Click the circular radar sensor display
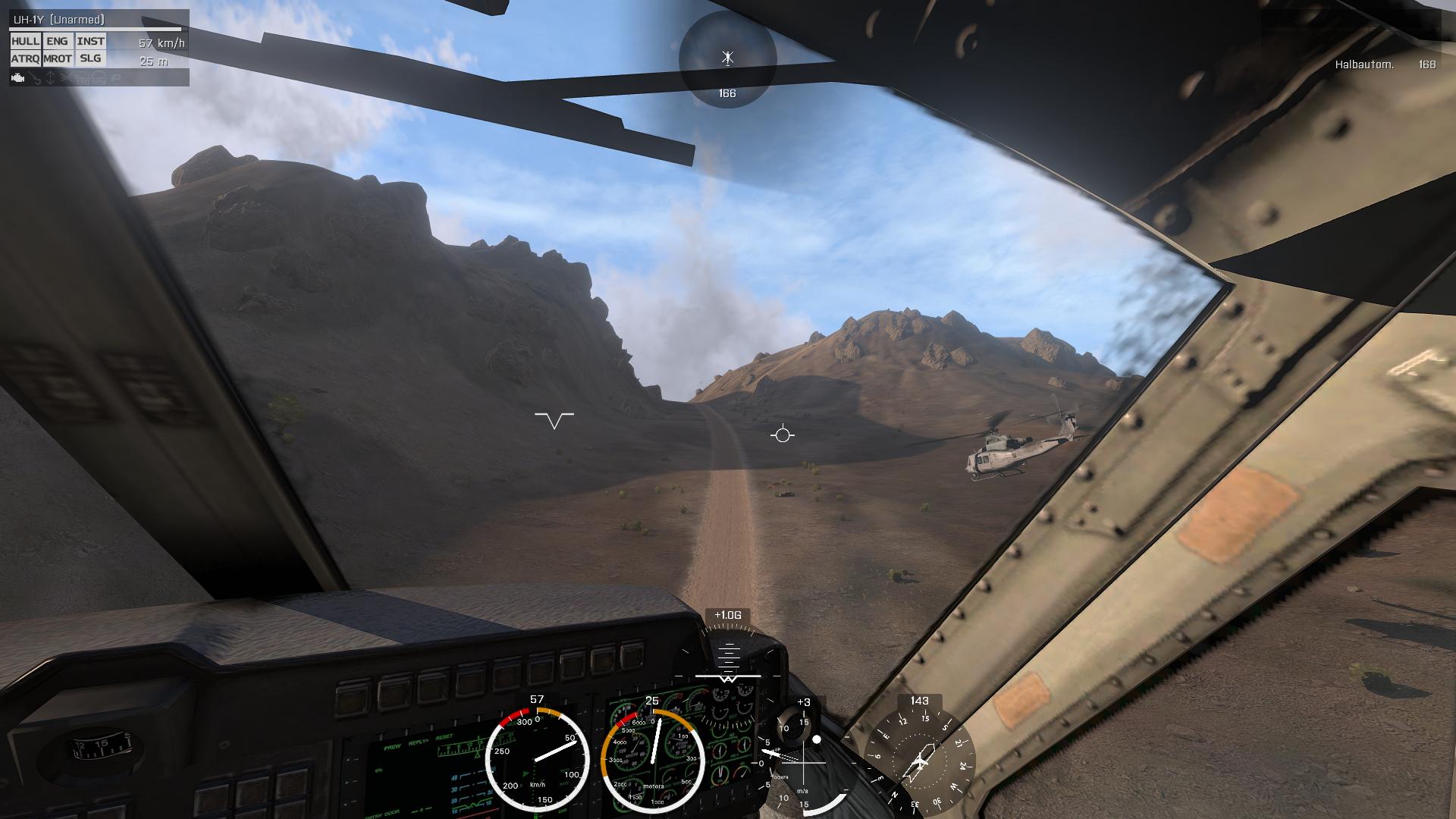The width and height of the screenshot is (1456, 819). pos(727,59)
